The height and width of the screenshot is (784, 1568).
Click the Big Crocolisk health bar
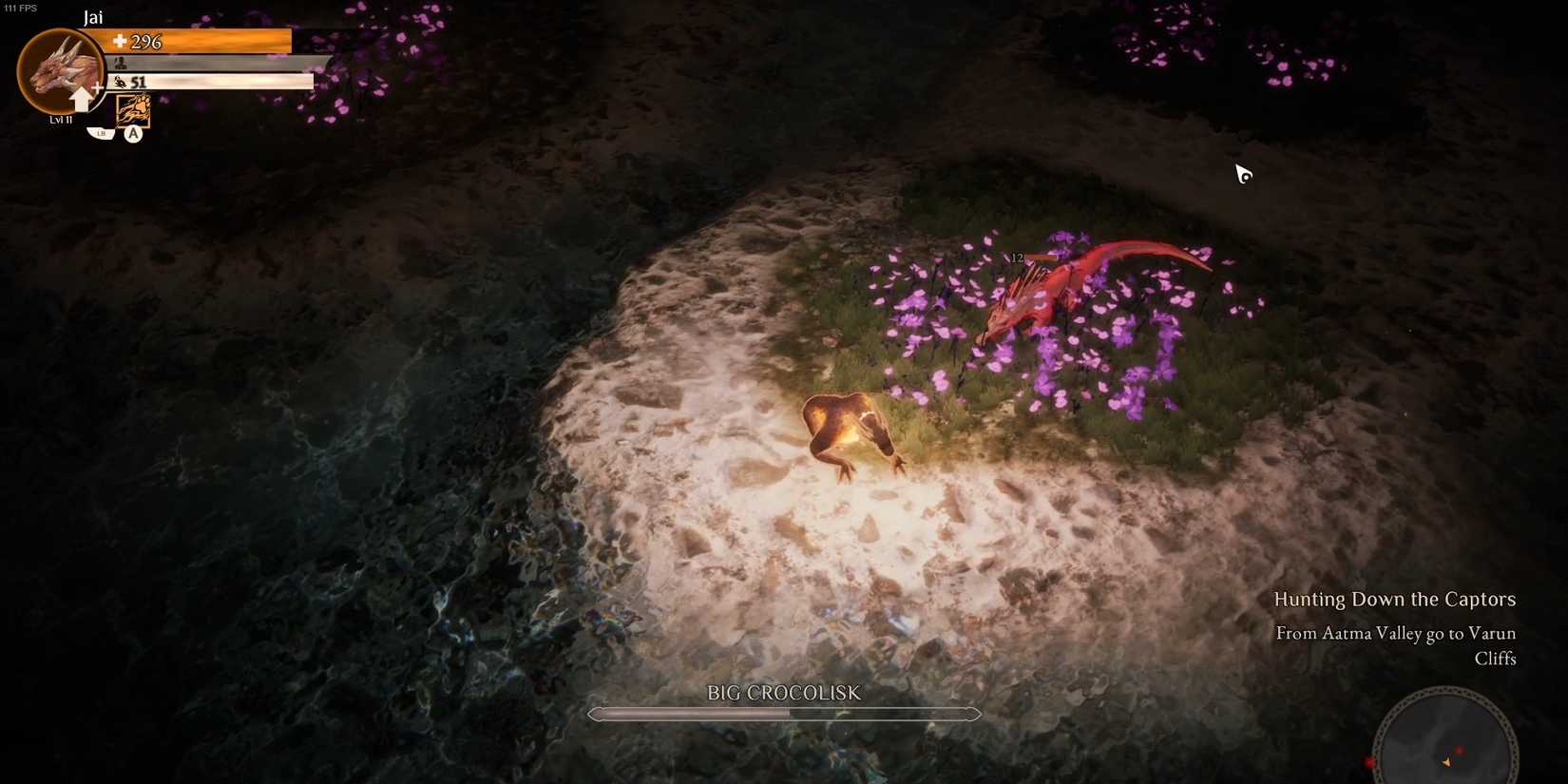pos(783,713)
